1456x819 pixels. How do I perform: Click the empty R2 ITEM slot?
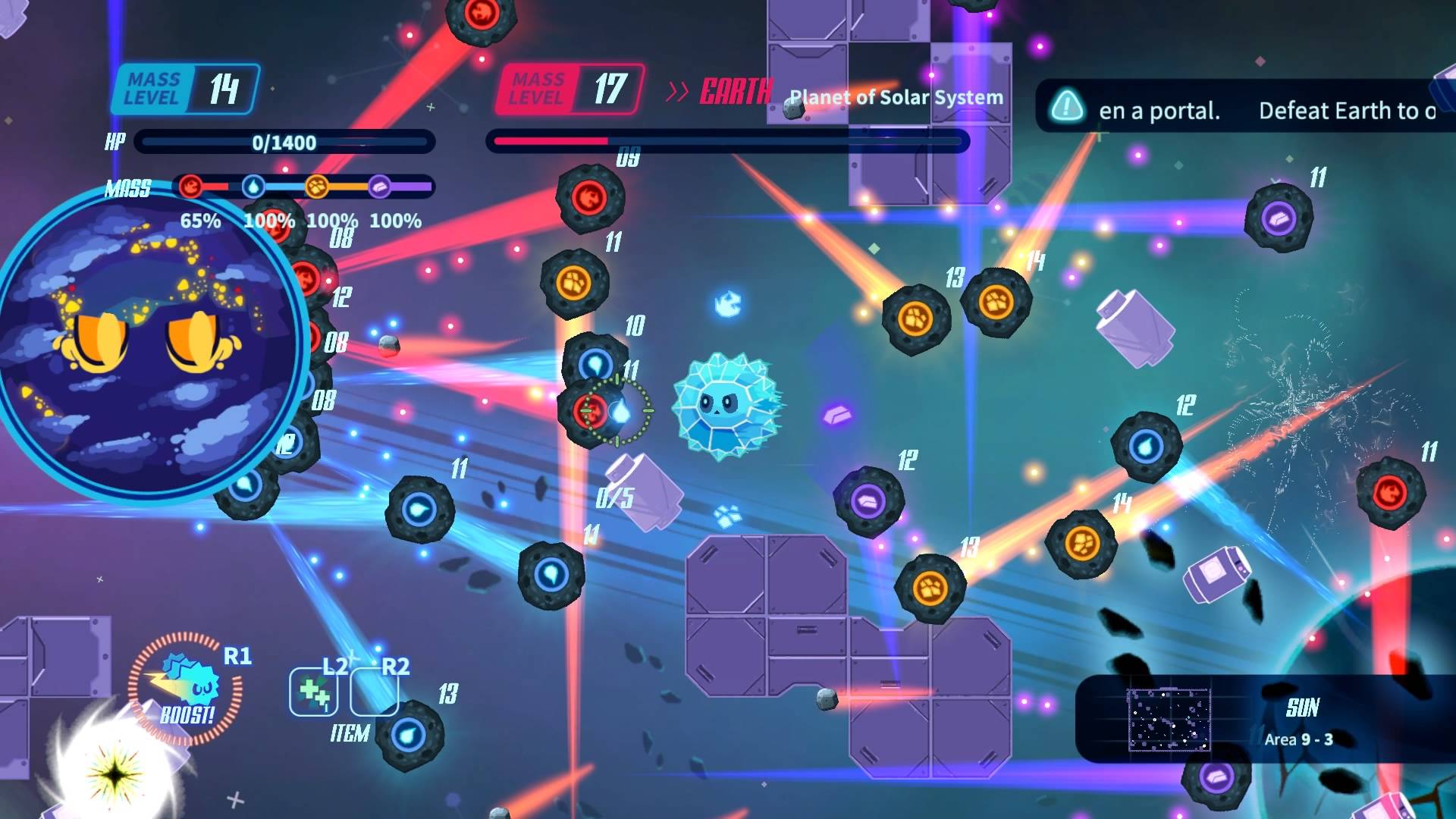click(x=373, y=691)
